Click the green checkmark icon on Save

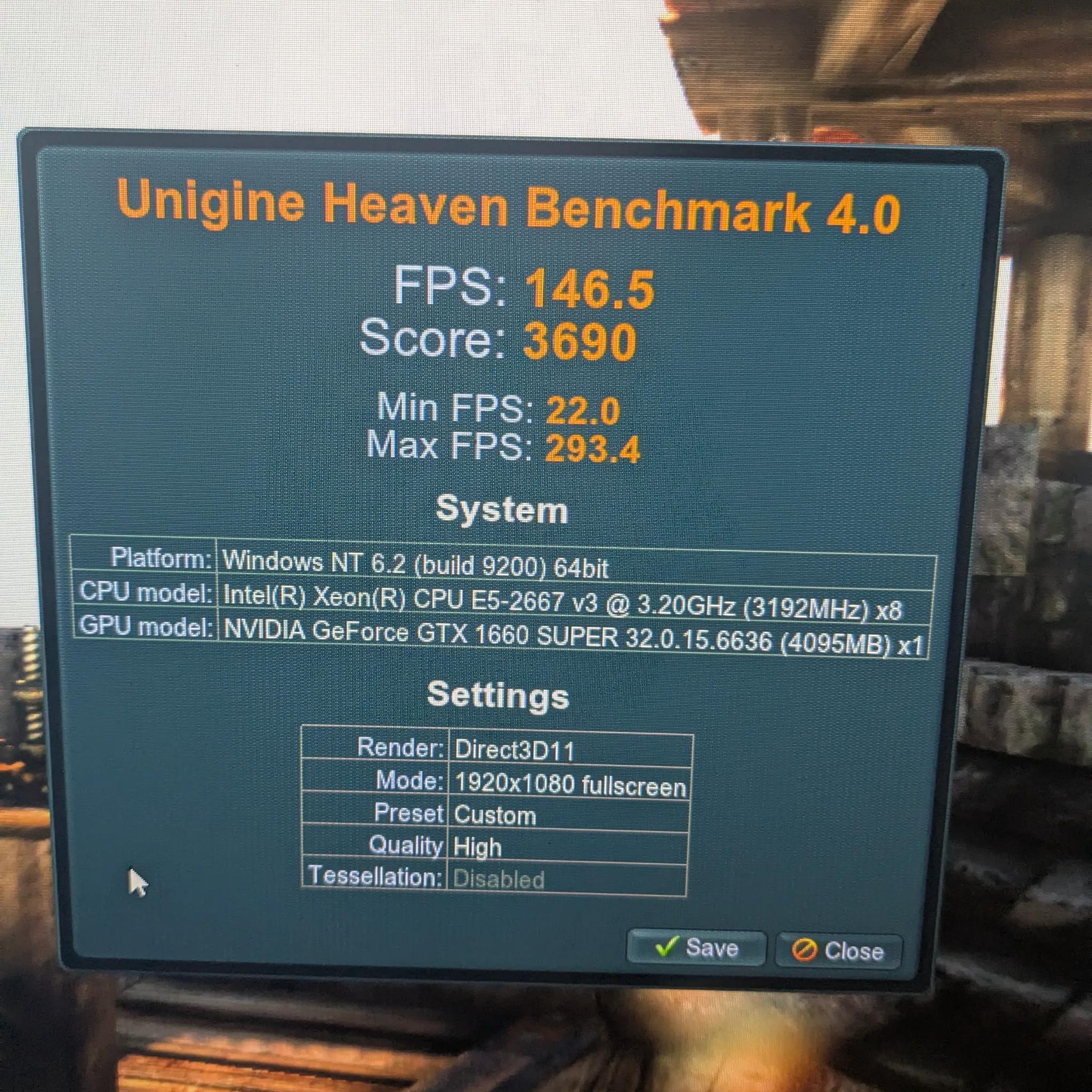point(667,949)
